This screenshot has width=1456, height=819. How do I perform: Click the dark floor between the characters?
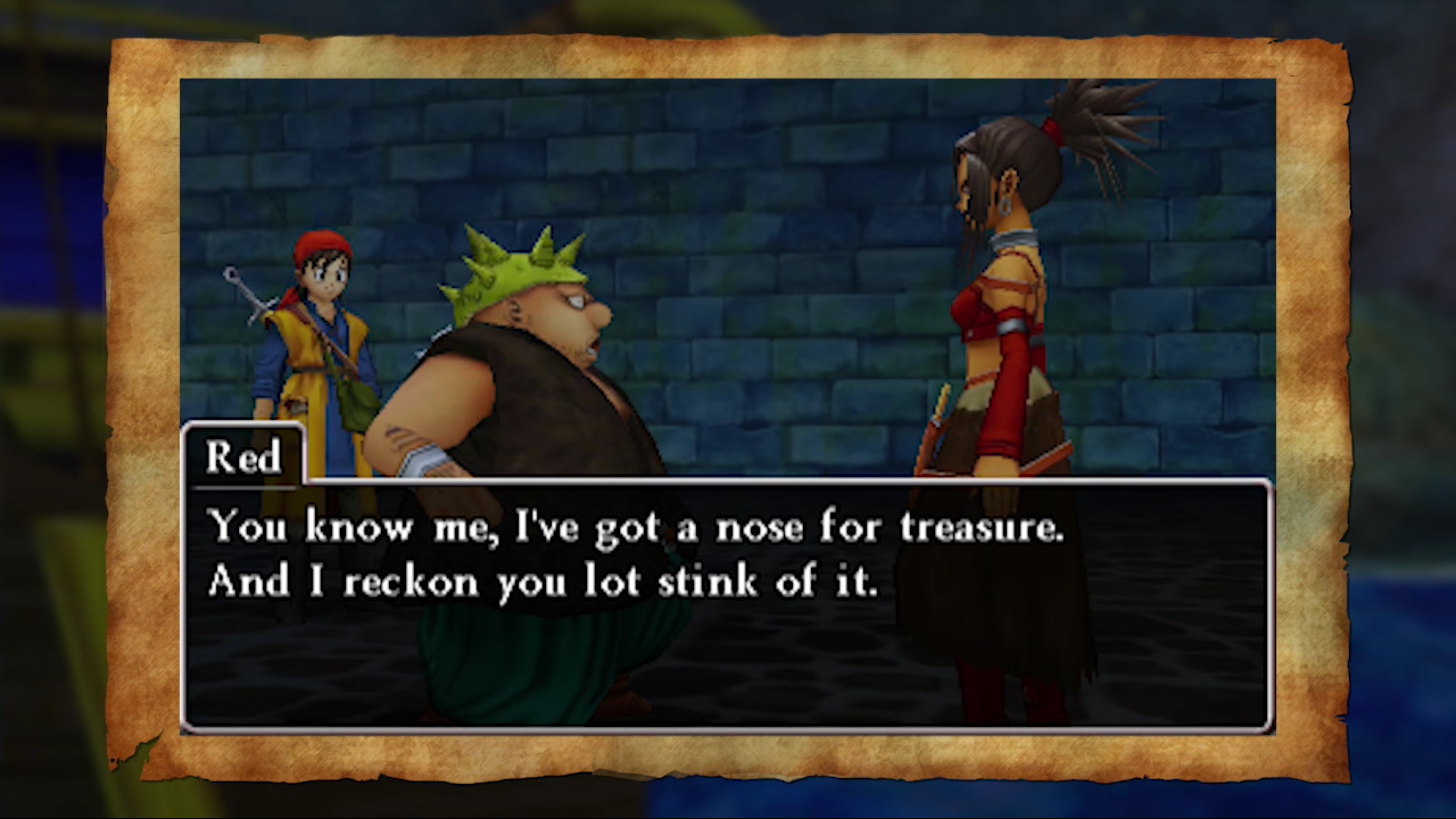(x=820, y=667)
